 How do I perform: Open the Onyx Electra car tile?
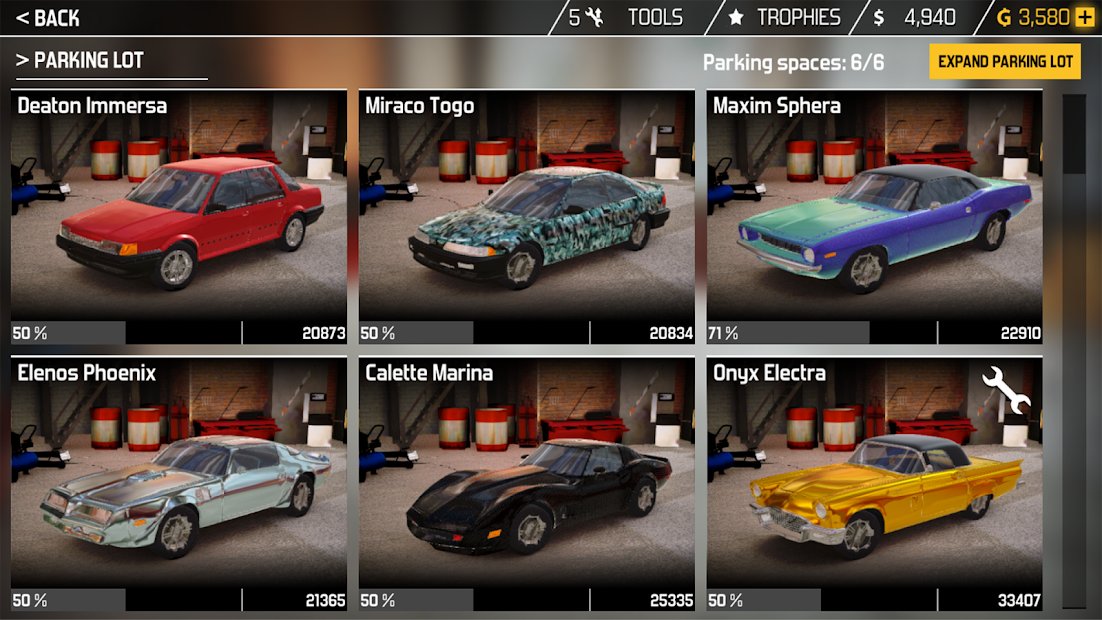(x=874, y=485)
